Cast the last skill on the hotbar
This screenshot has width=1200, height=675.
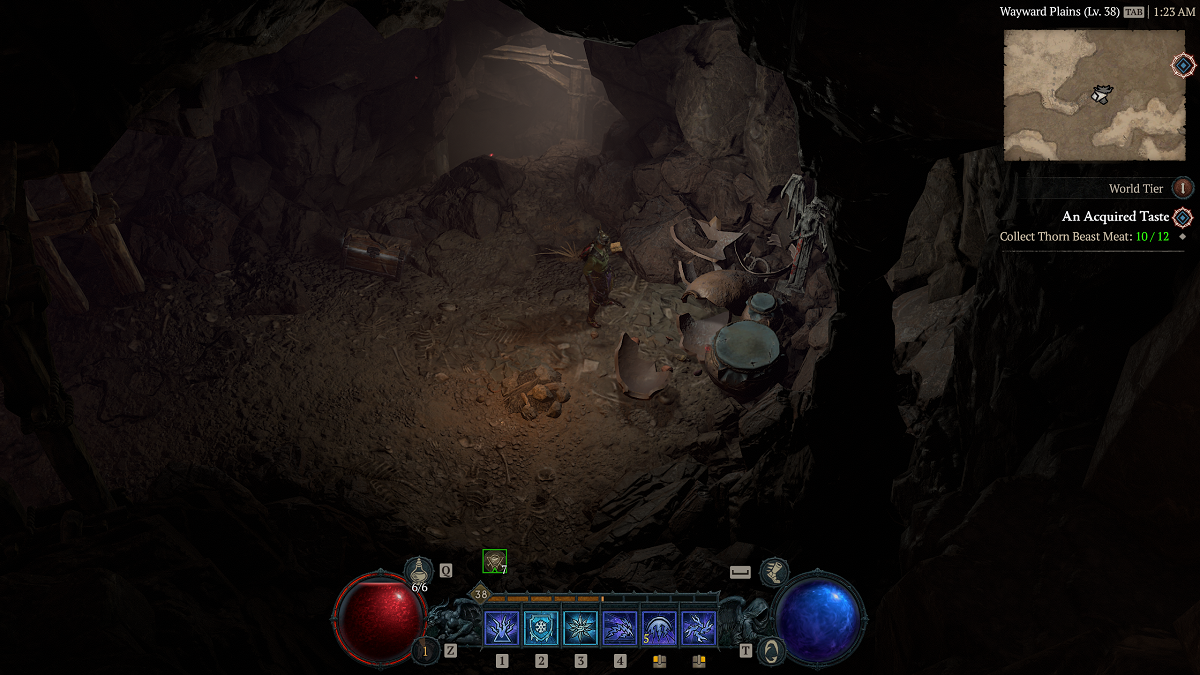click(x=698, y=629)
